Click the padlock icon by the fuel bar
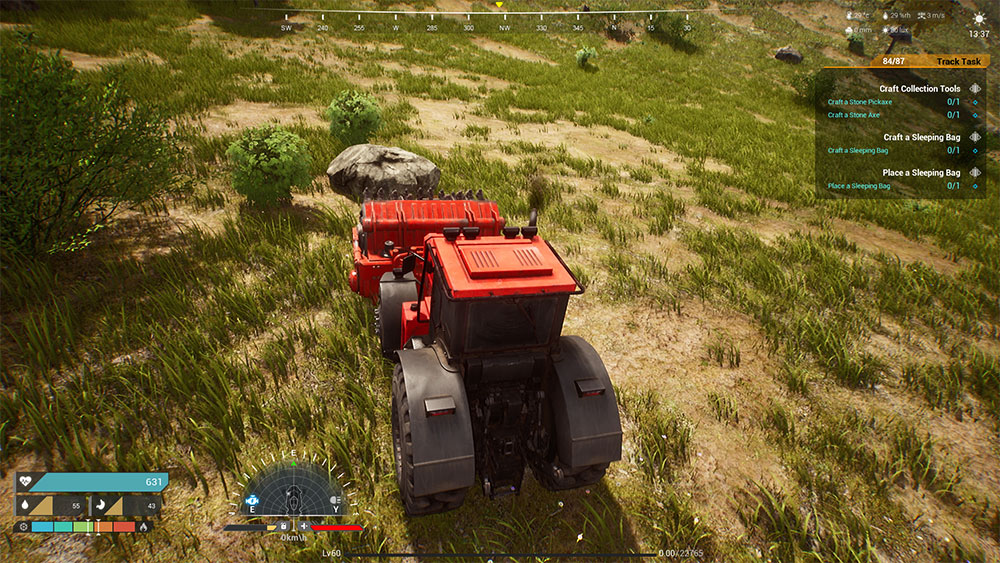1000x563 pixels. (x=285, y=526)
